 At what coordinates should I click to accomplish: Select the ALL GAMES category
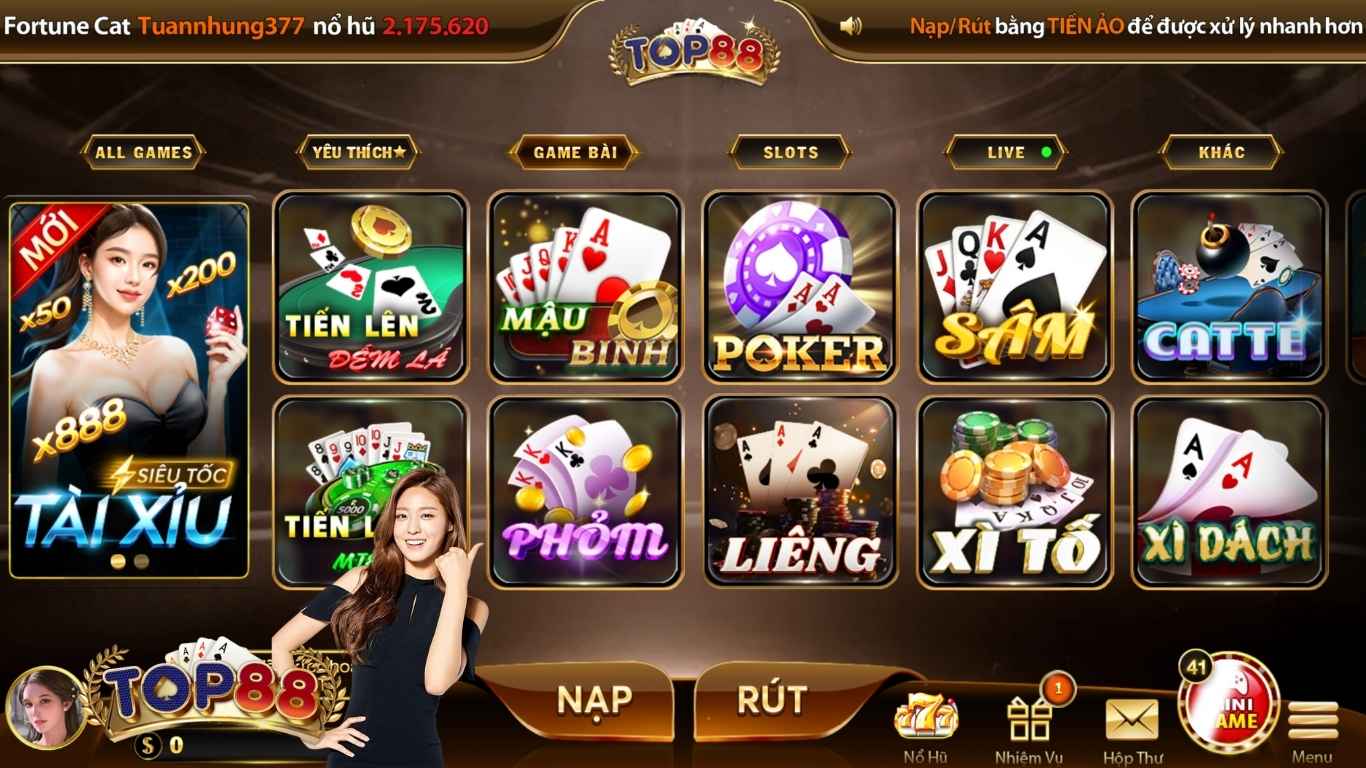[x=145, y=152]
